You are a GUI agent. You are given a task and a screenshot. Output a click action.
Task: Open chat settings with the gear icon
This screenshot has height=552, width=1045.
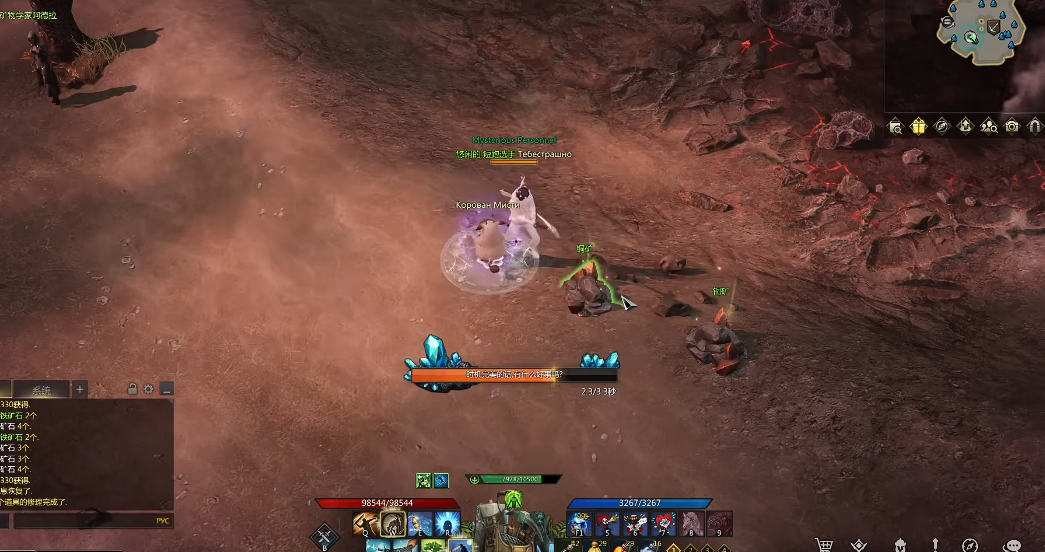[149, 389]
